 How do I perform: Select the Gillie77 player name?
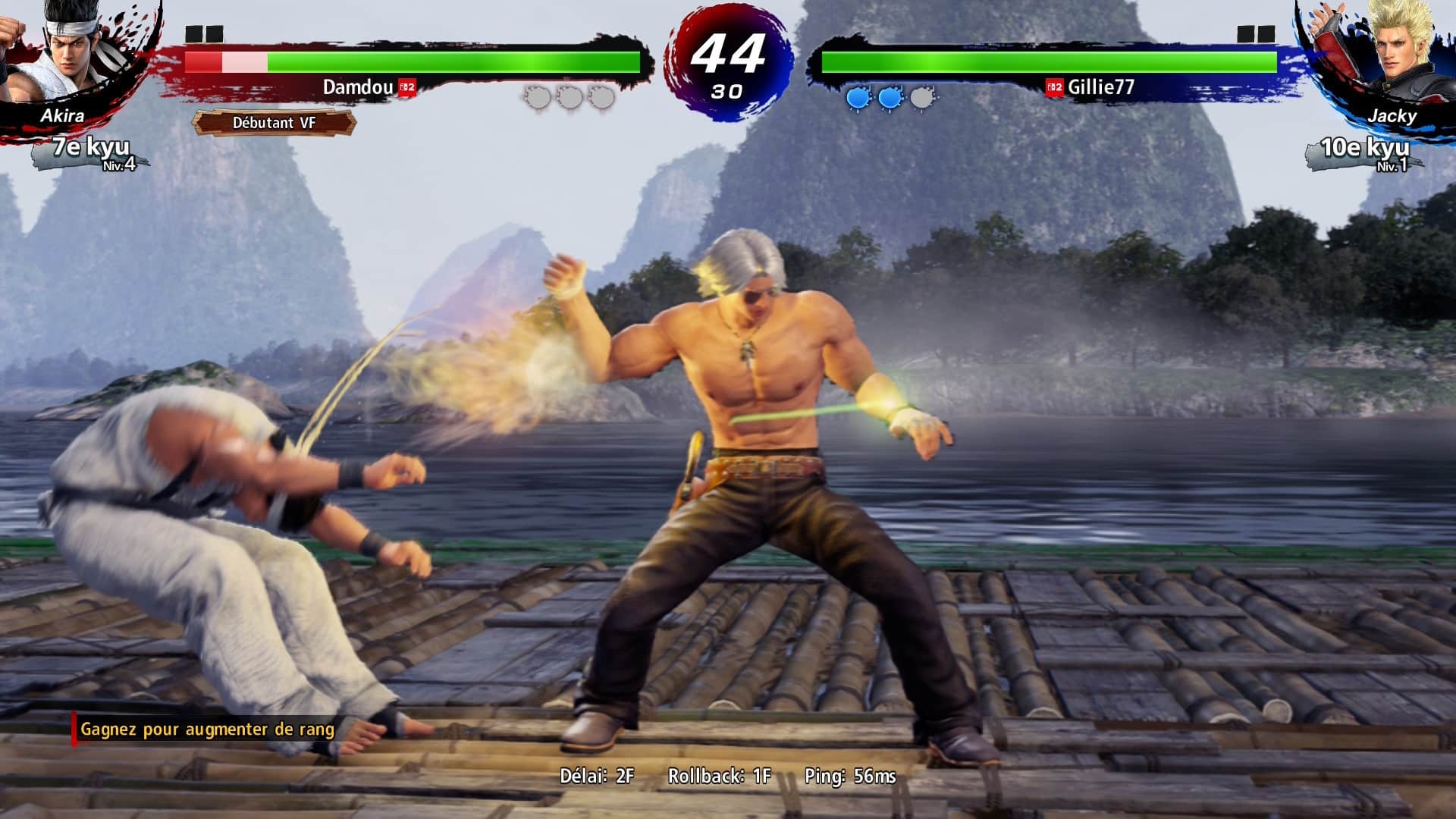(x=1100, y=87)
